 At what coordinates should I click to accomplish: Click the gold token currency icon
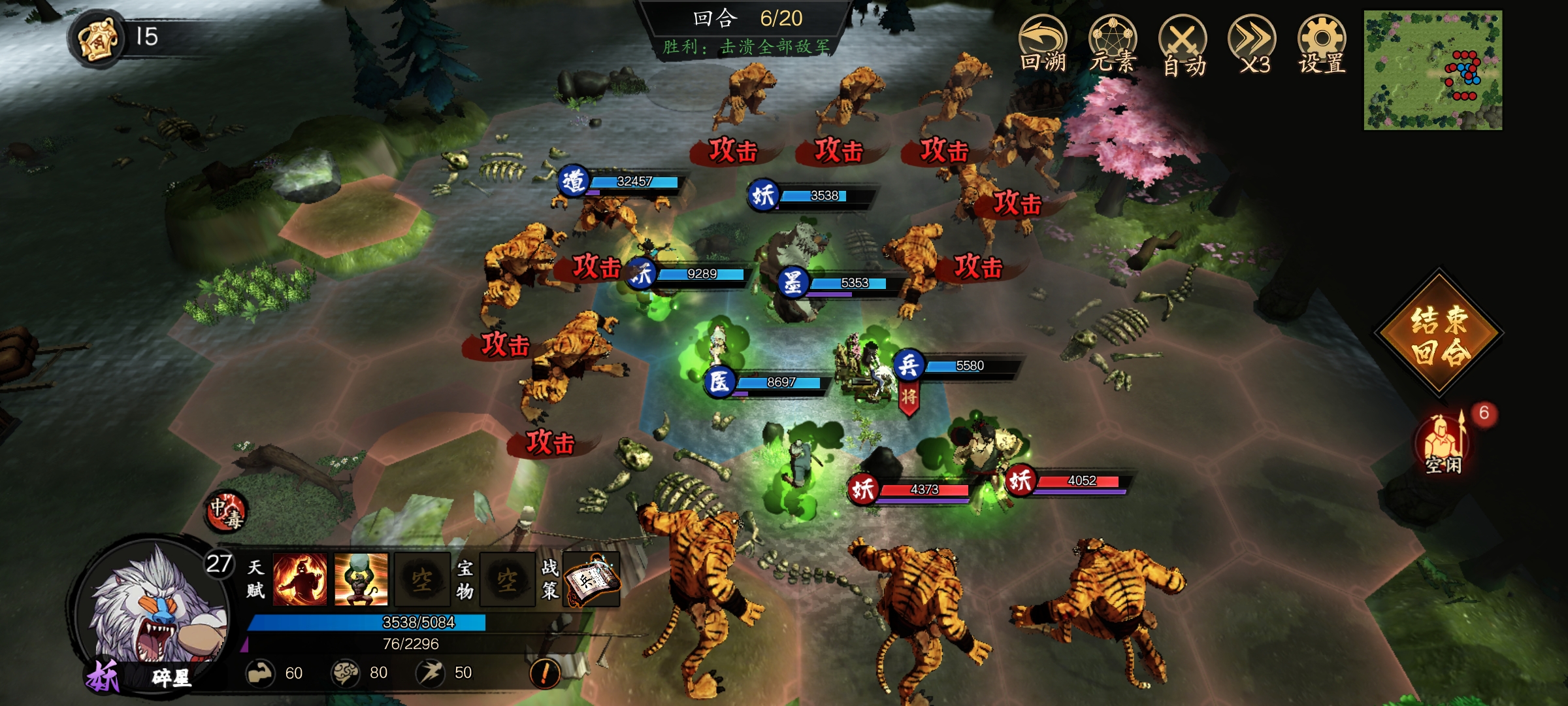pyautogui.click(x=98, y=38)
